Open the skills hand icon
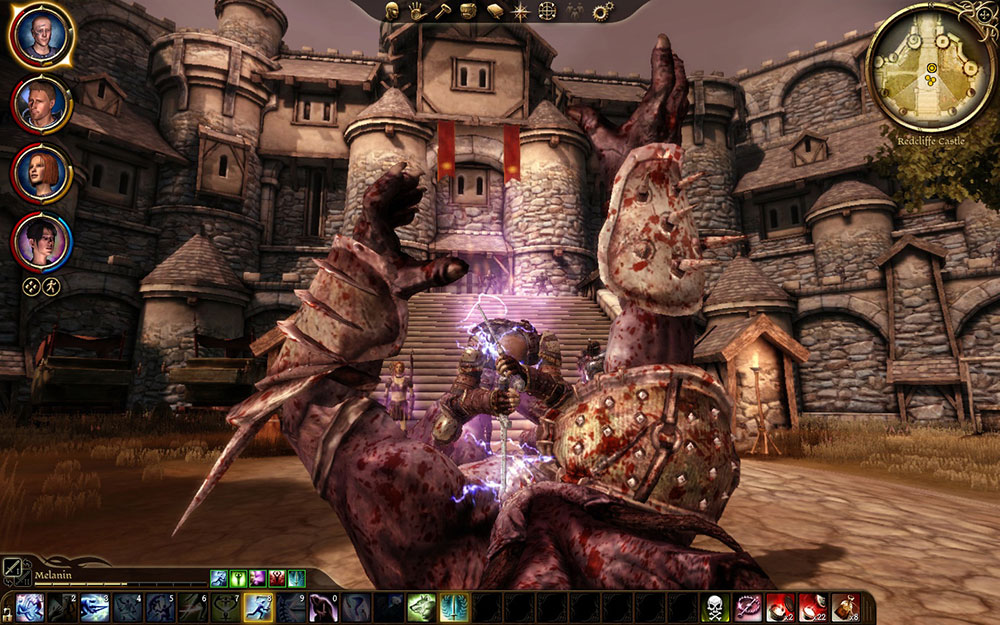Viewport: 1000px width, 625px height. coord(417,11)
